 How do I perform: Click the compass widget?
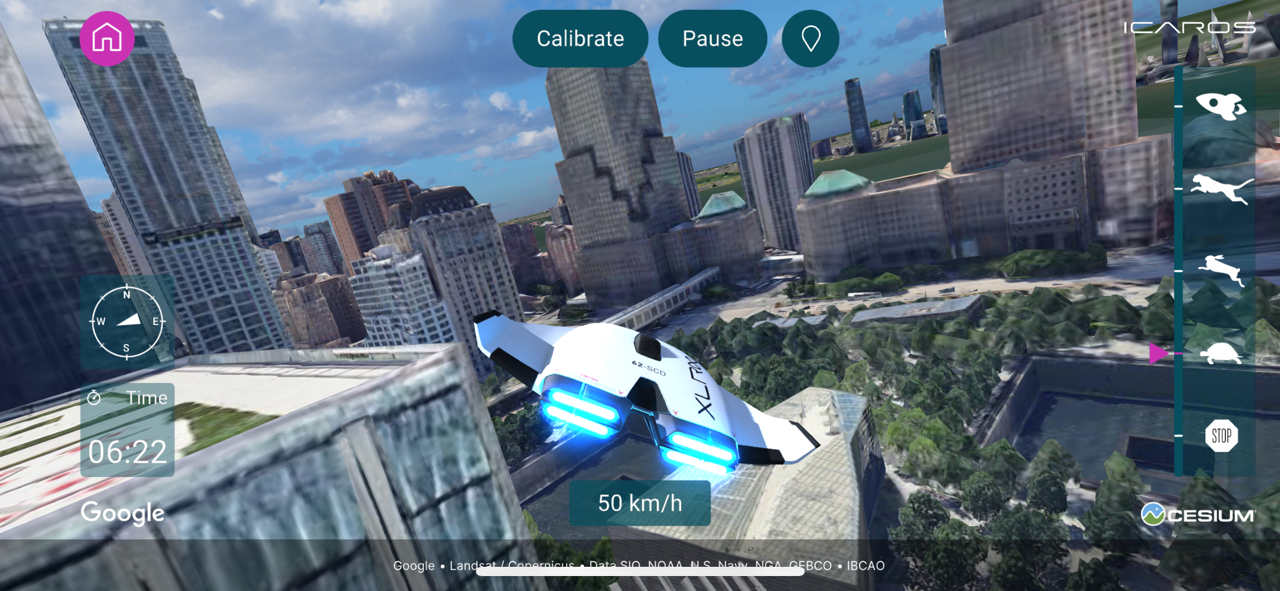(127, 322)
